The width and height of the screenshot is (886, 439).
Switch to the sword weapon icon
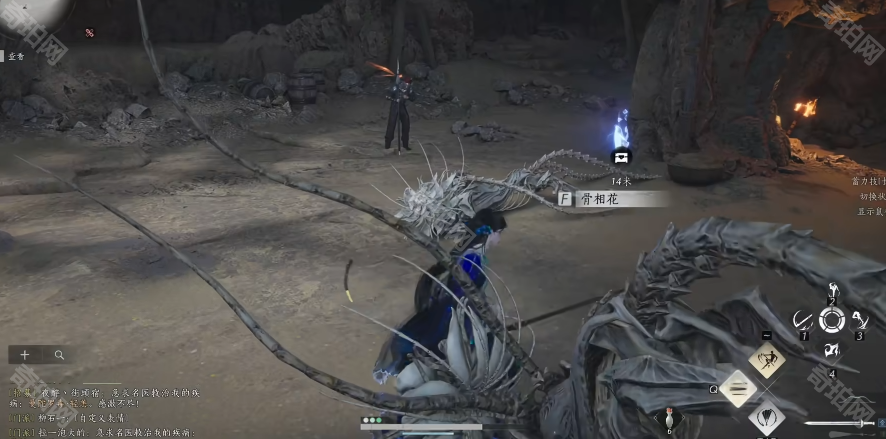[840, 424]
